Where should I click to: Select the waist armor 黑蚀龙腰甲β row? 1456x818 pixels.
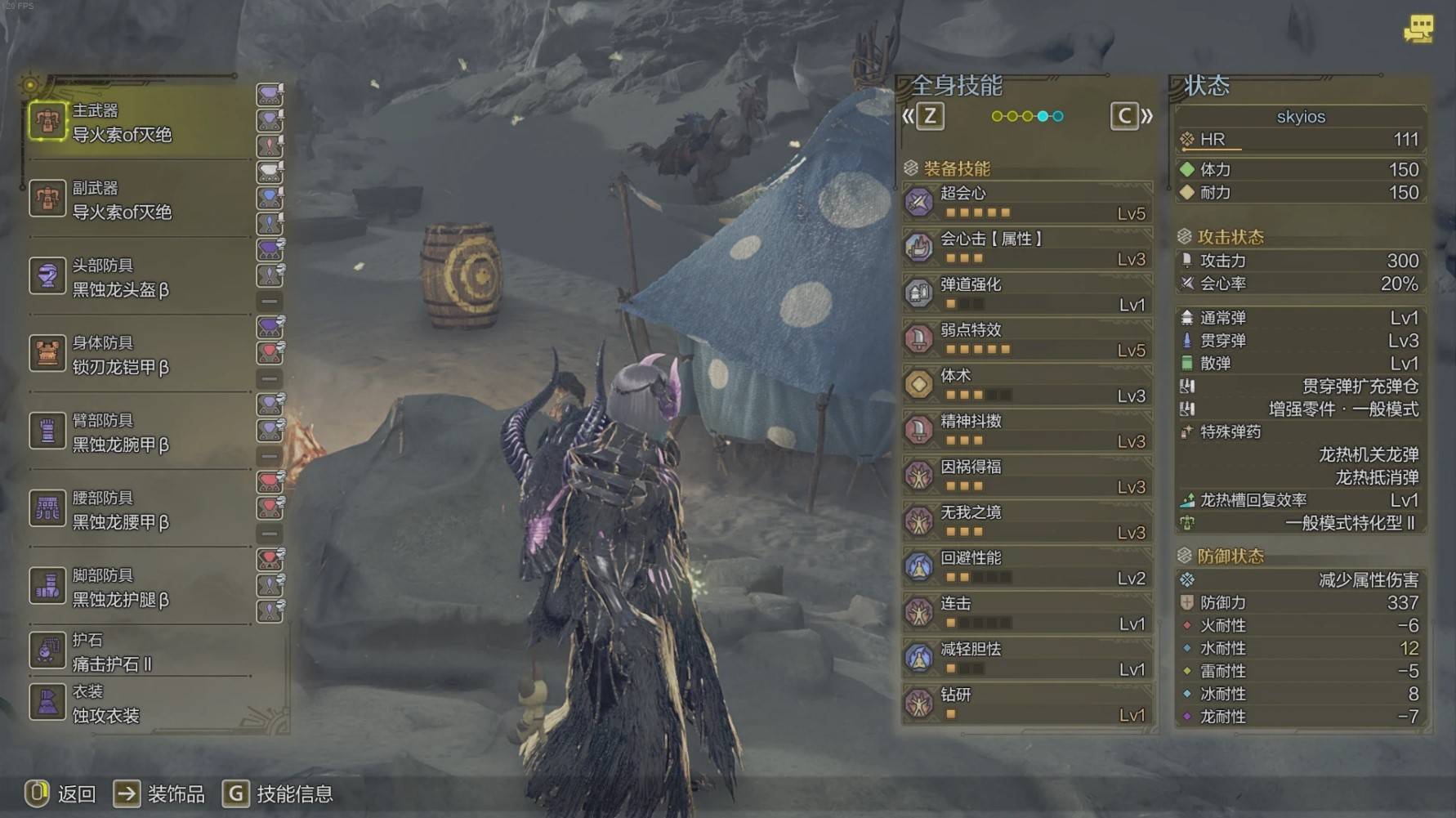point(139,511)
